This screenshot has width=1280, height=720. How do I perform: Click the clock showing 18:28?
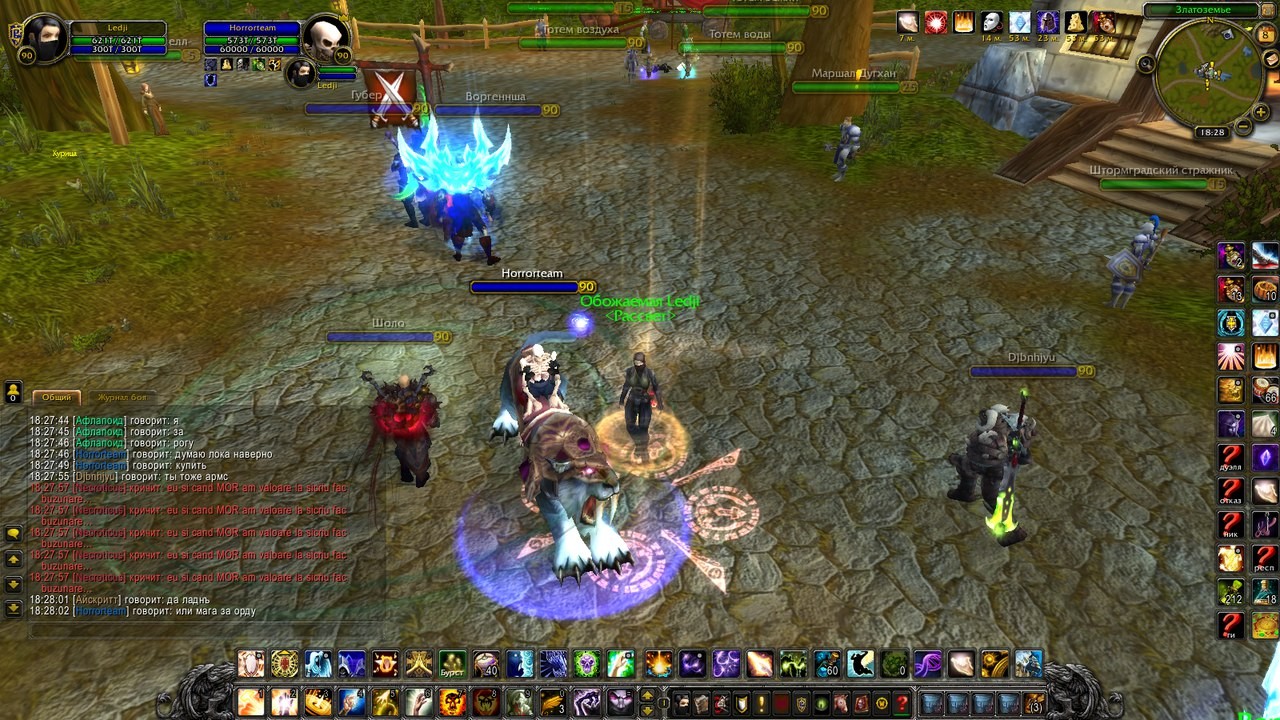click(x=1211, y=132)
